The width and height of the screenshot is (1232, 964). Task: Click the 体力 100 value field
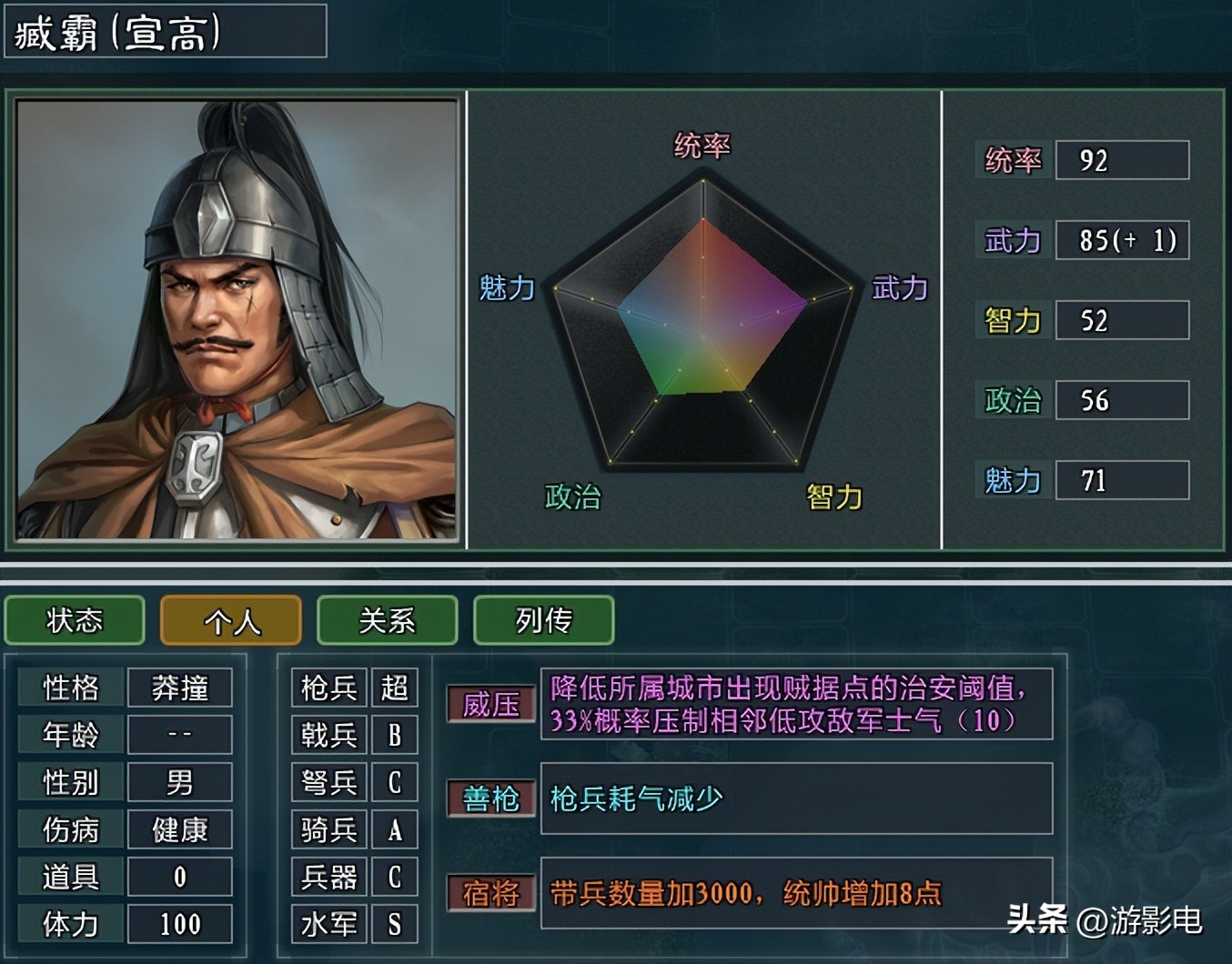point(179,925)
